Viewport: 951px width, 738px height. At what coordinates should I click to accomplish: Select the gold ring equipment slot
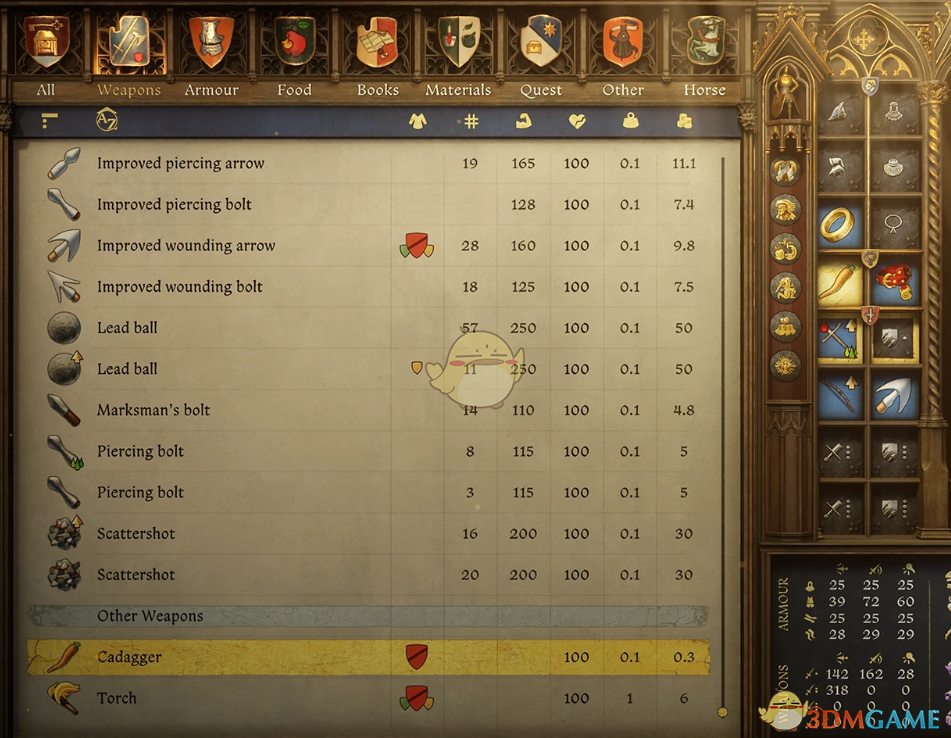840,226
